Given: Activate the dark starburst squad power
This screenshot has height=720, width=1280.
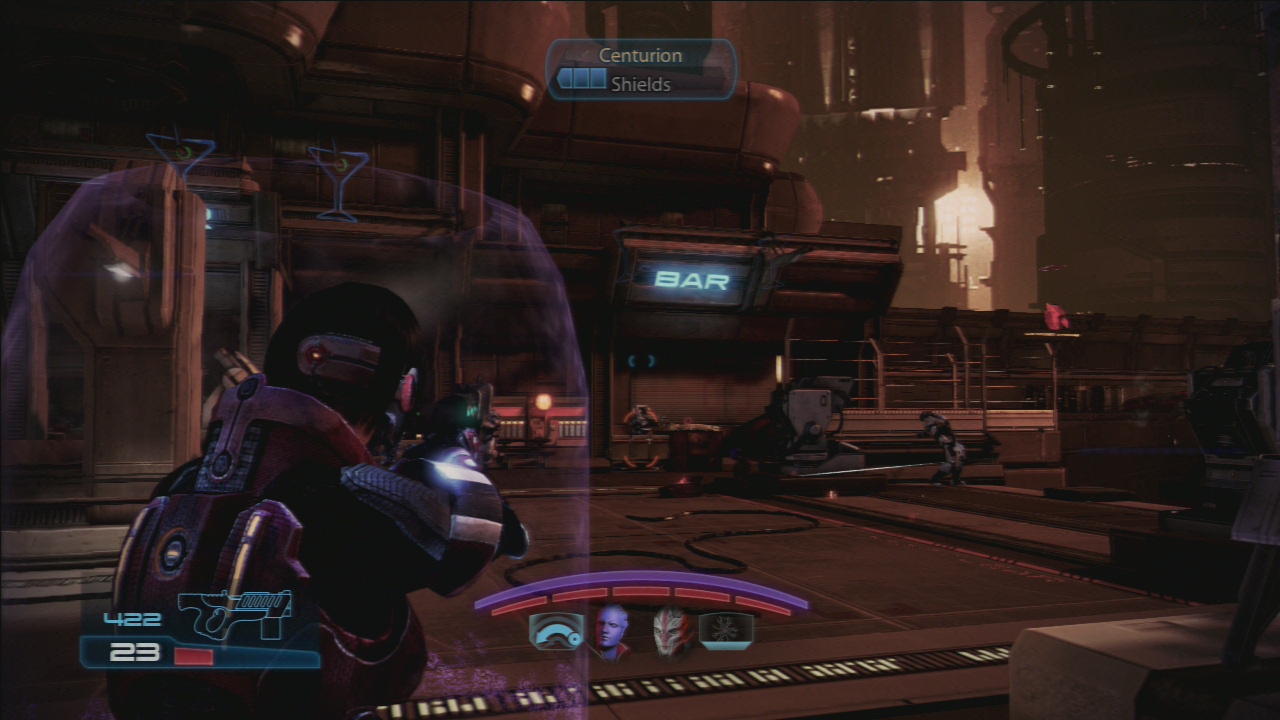Looking at the screenshot, I should [726, 631].
